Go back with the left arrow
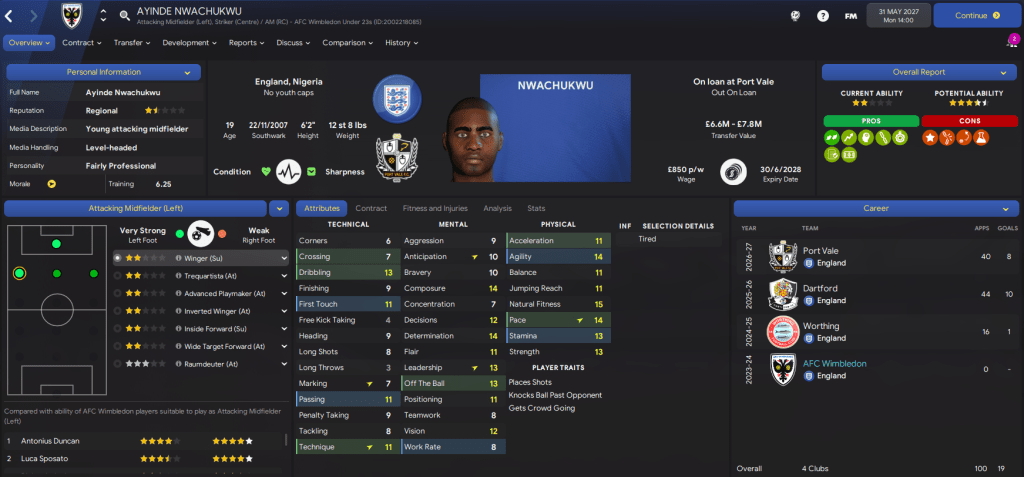1024x477 pixels. 12,15
